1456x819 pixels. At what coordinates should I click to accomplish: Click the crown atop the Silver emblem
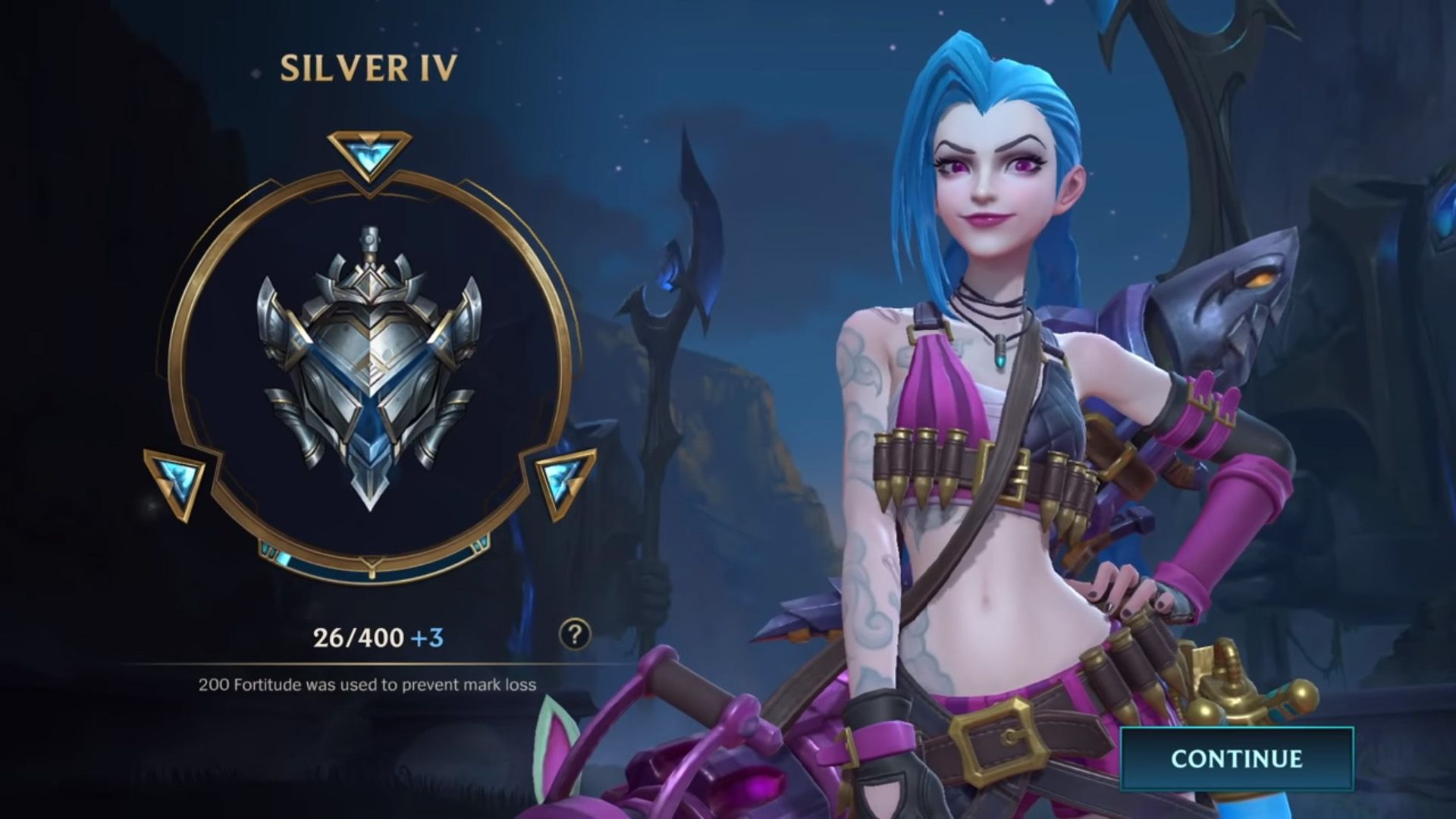pyautogui.click(x=370, y=282)
